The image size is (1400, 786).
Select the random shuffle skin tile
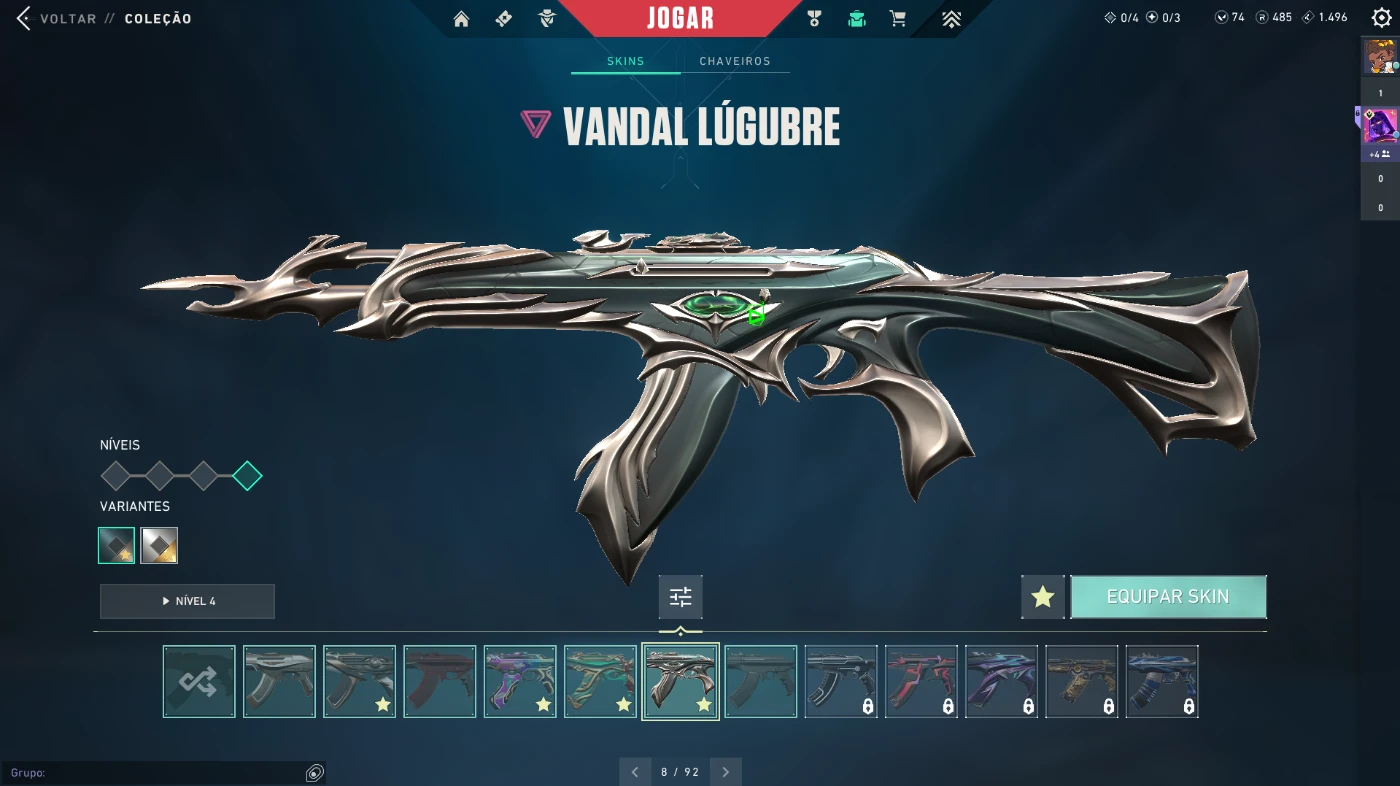[199, 681]
